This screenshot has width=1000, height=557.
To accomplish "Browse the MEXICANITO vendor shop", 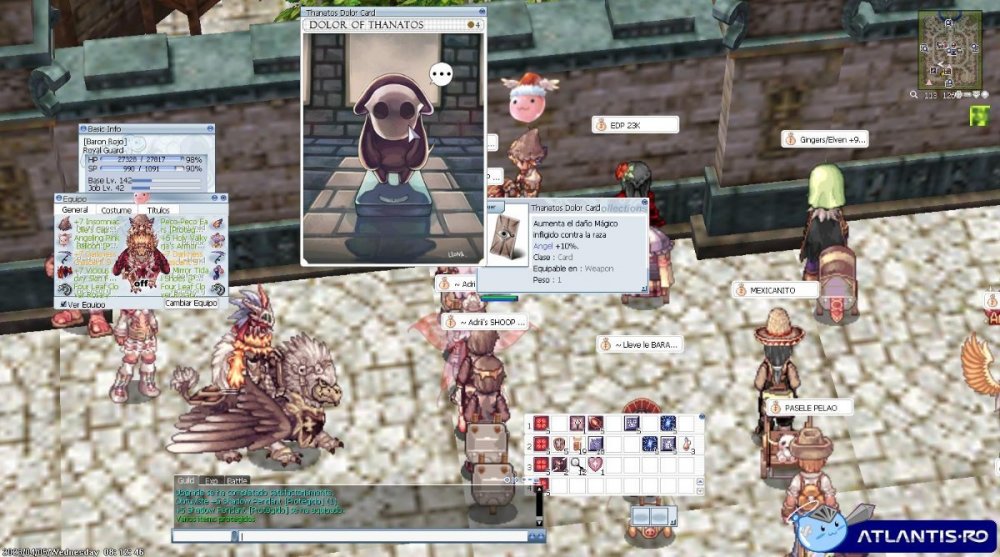I will [774, 290].
